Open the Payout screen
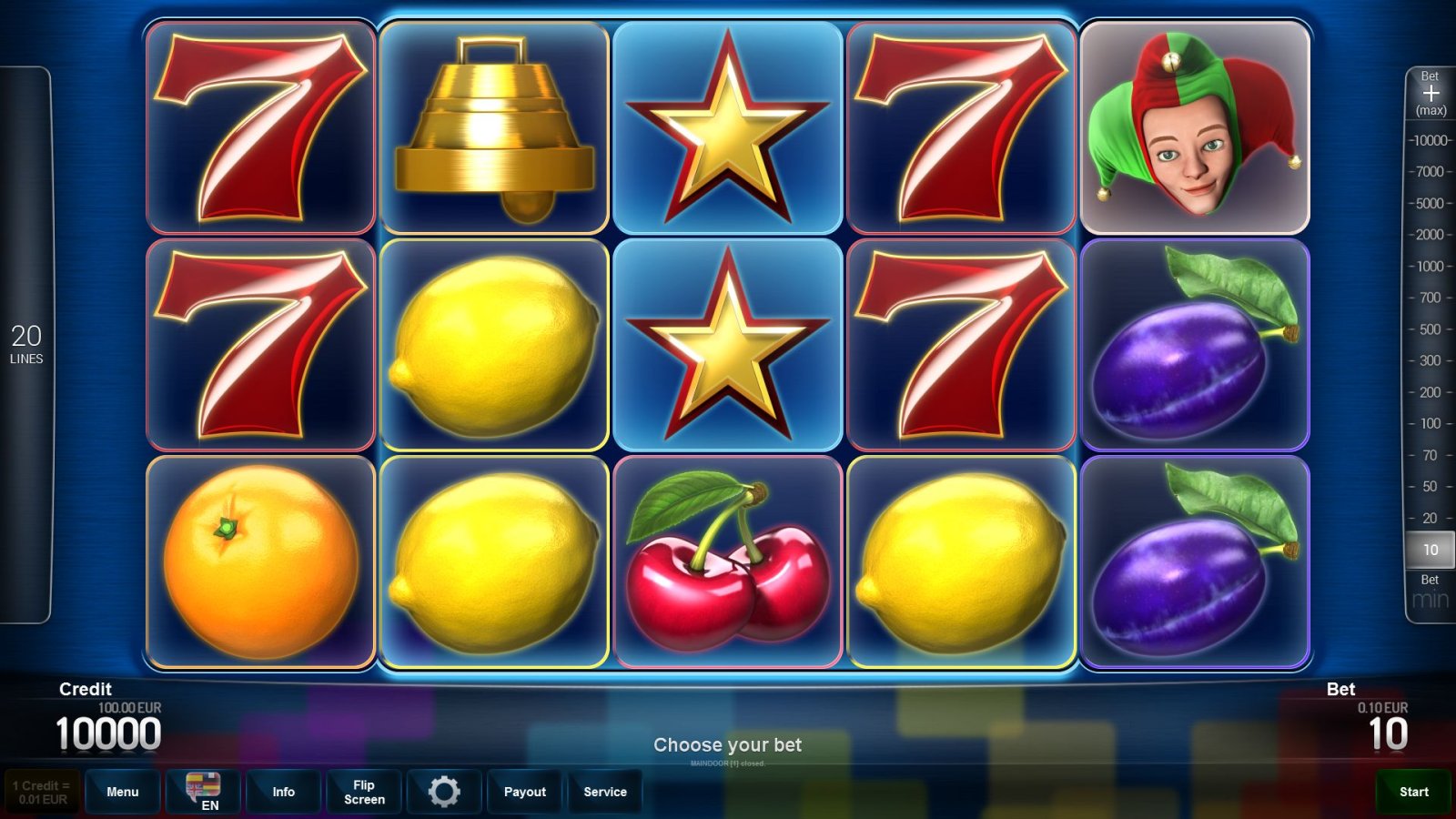The width and height of the screenshot is (1456, 819). pos(524,792)
